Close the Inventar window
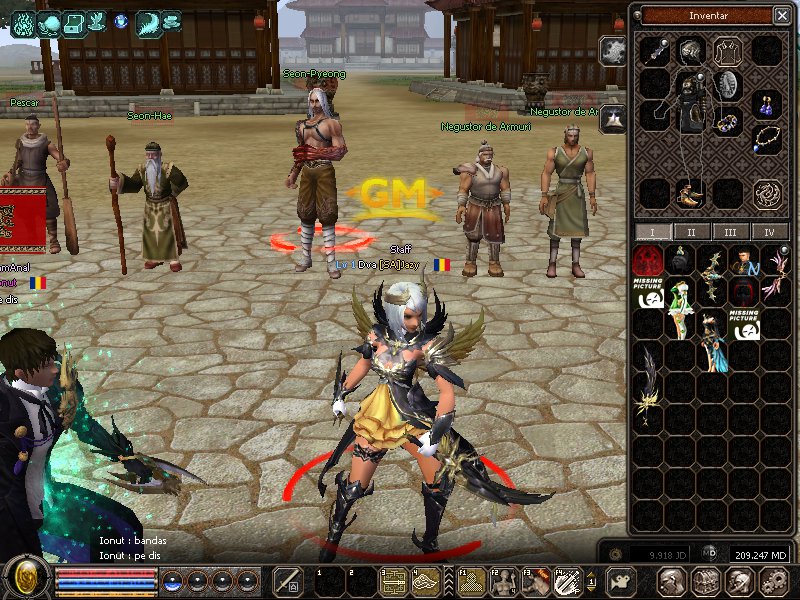 [x=781, y=15]
